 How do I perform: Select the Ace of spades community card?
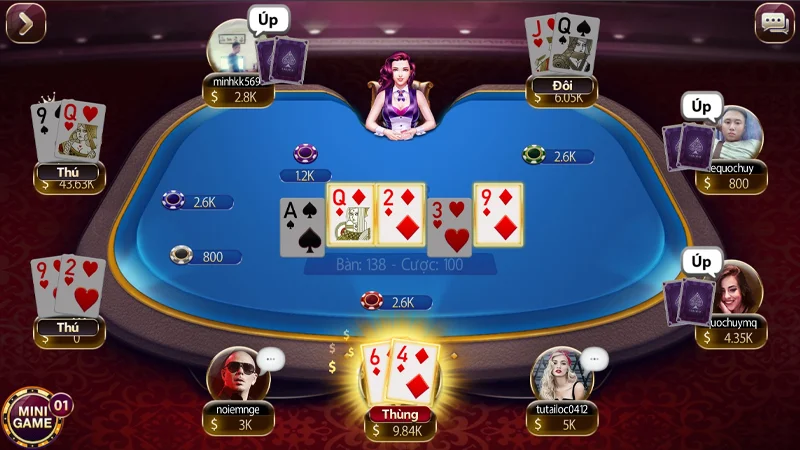pyautogui.click(x=301, y=226)
